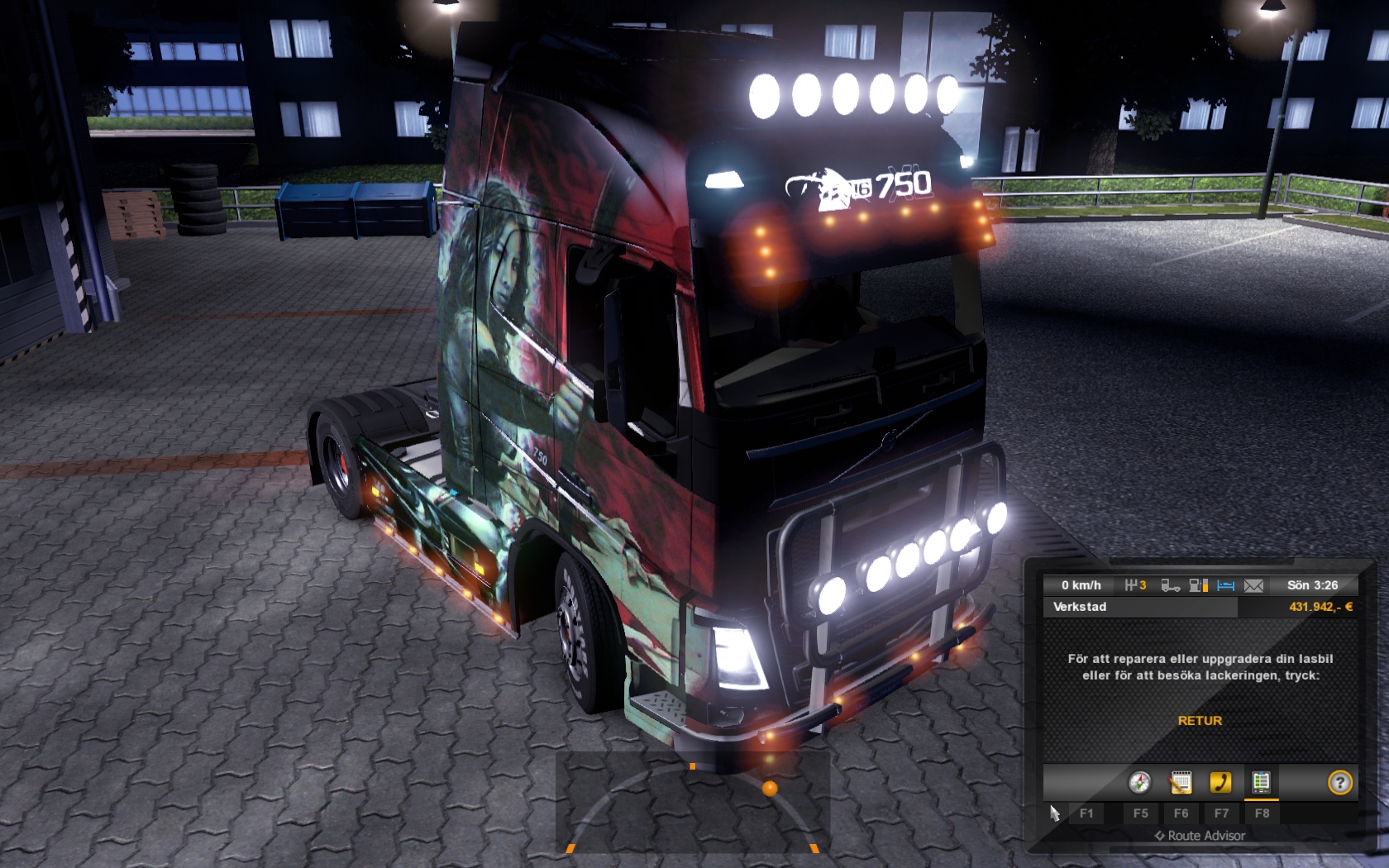Open the question mark help button
Viewport: 1389px width, 868px height.
coord(1339,782)
